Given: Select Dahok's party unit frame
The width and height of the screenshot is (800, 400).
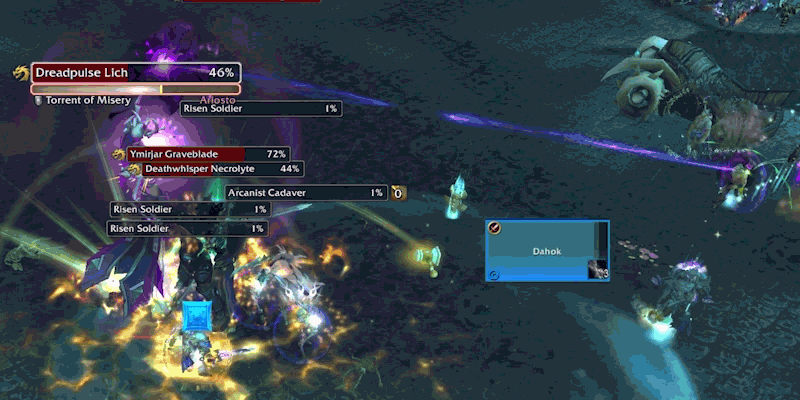Looking at the screenshot, I should point(547,252).
